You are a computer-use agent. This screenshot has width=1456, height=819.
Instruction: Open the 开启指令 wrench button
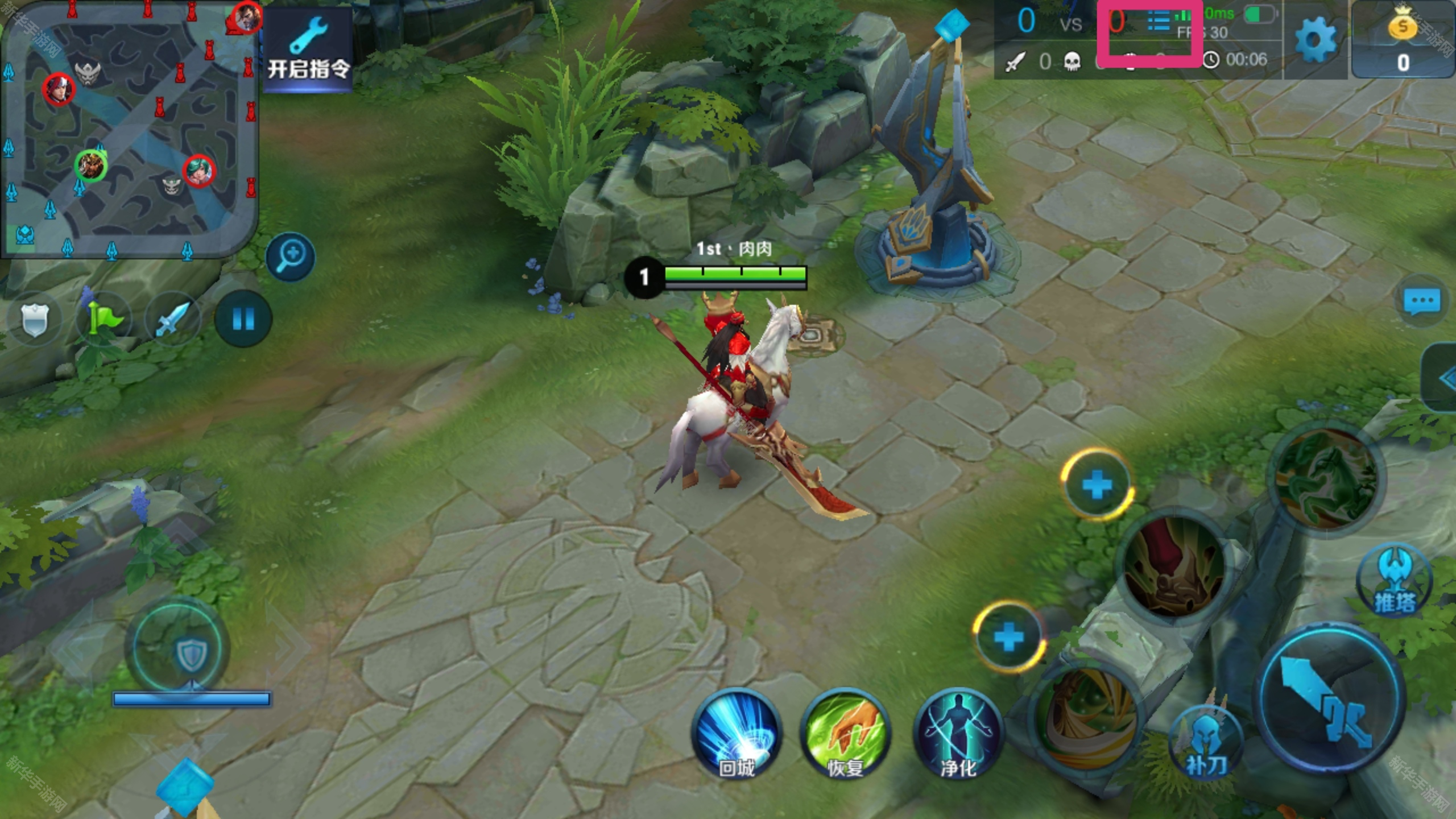(x=308, y=49)
